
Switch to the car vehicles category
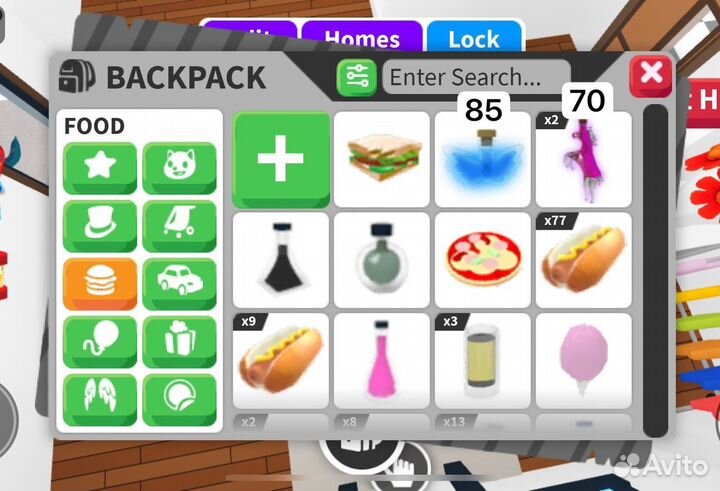tap(179, 284)
